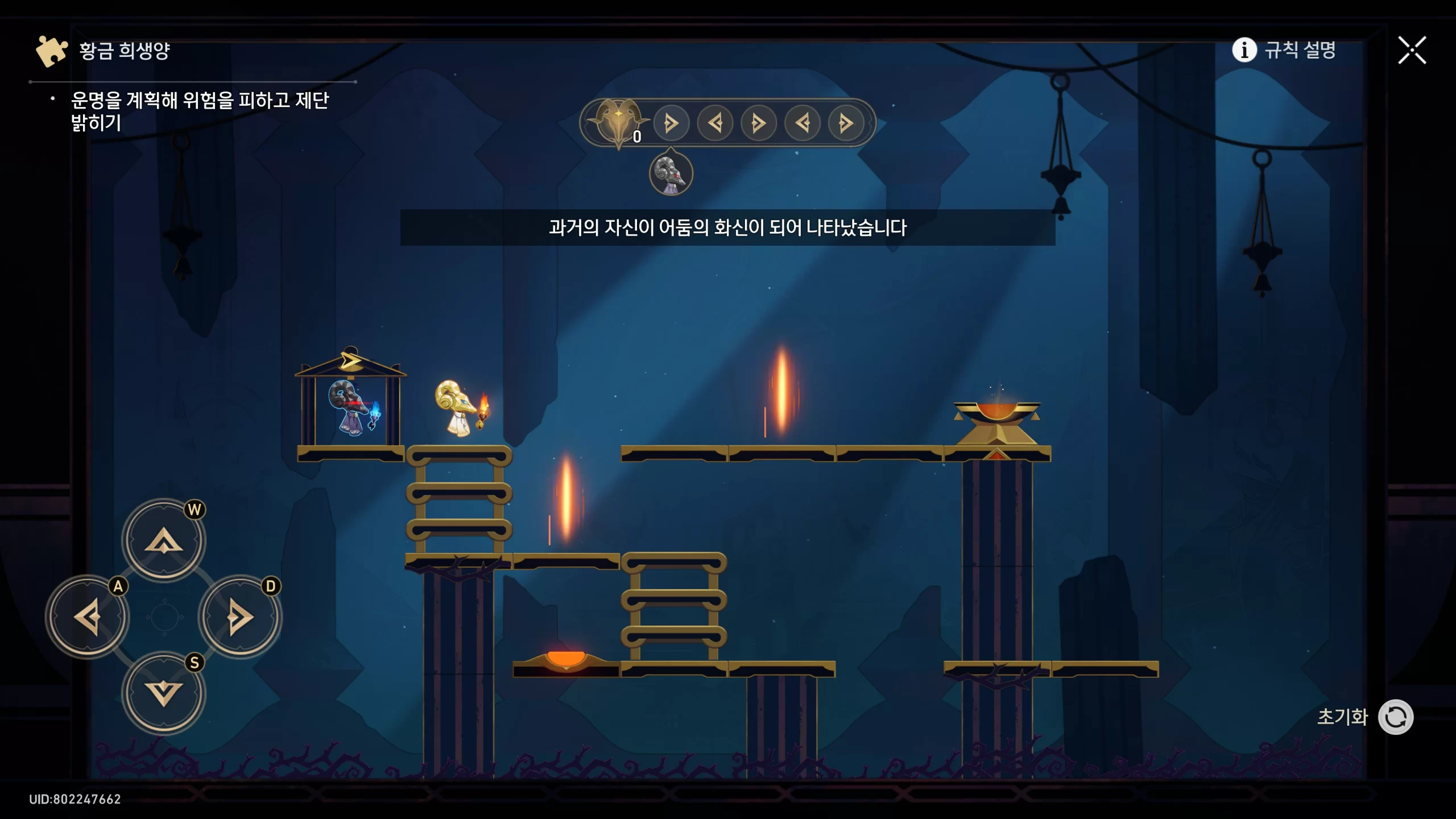Reset the puzzle with 초기화 button
This screenshot has width=1456, height=819.
pyautogui.click(x=1395, y=717)
